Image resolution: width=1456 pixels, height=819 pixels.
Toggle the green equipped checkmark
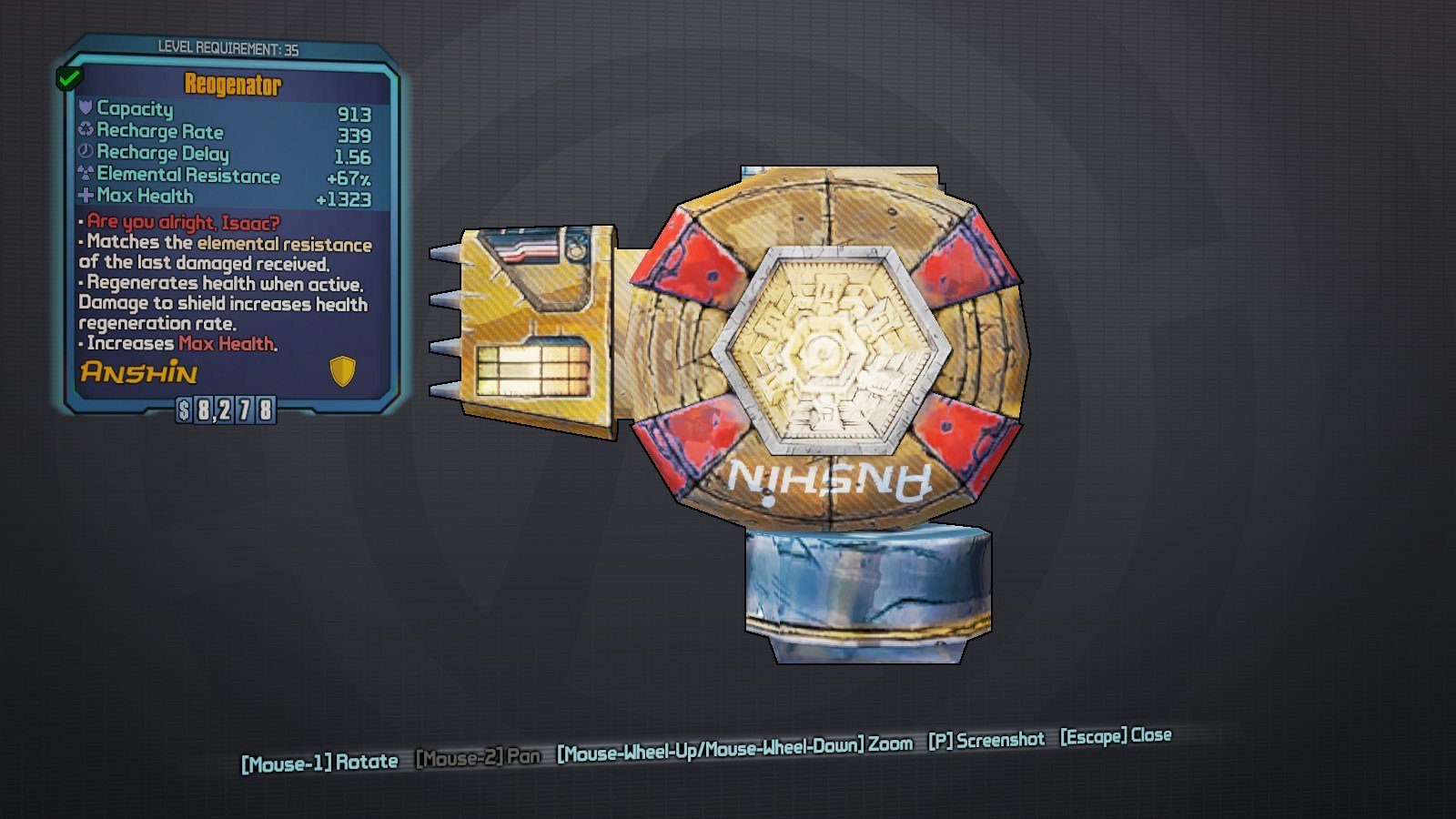click(x=66, y=76)
